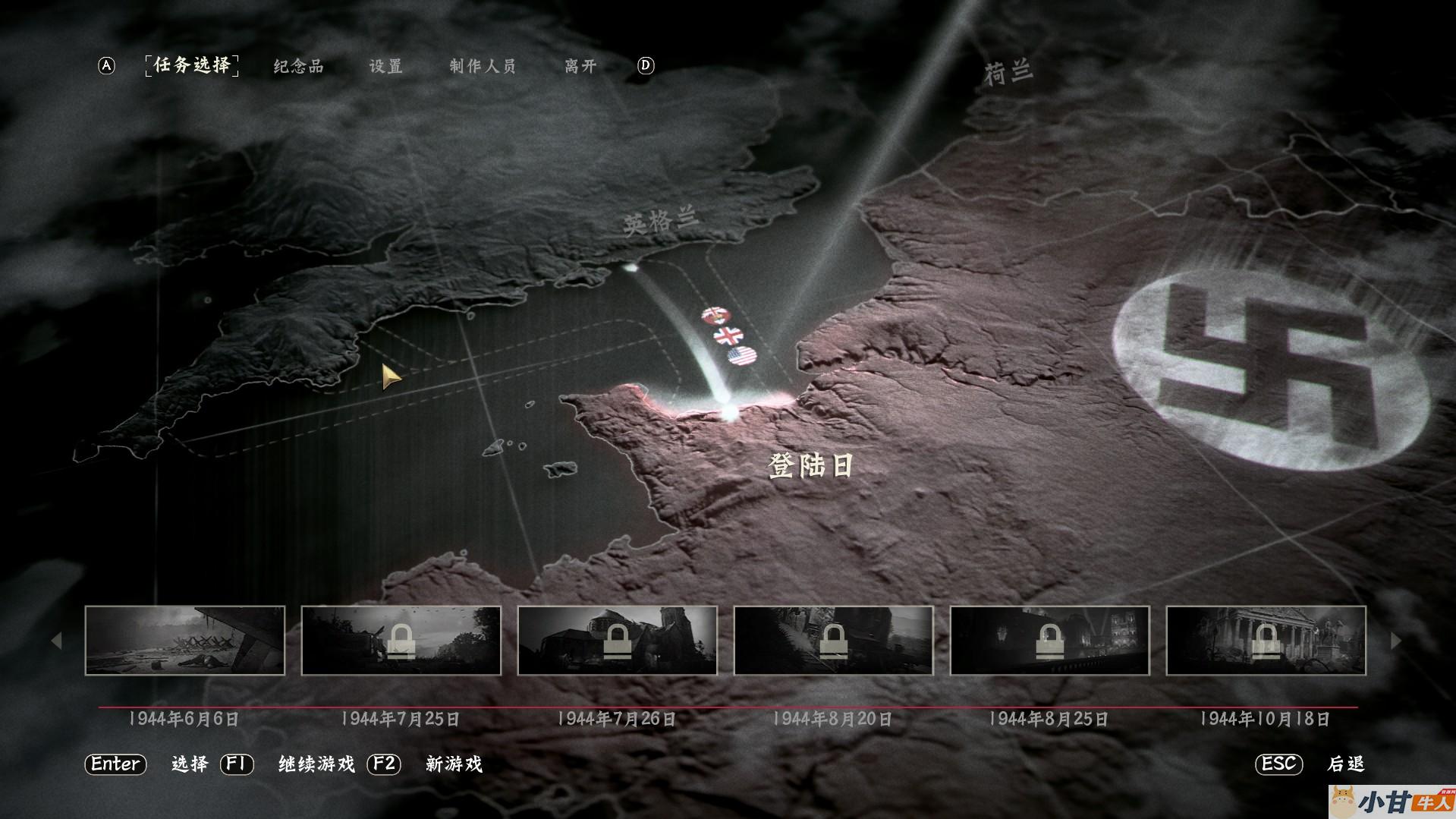This screenshot has height=819, width=1456.
Task: Show earlier missions with the left arrow
Action: [x=56, y=641]
